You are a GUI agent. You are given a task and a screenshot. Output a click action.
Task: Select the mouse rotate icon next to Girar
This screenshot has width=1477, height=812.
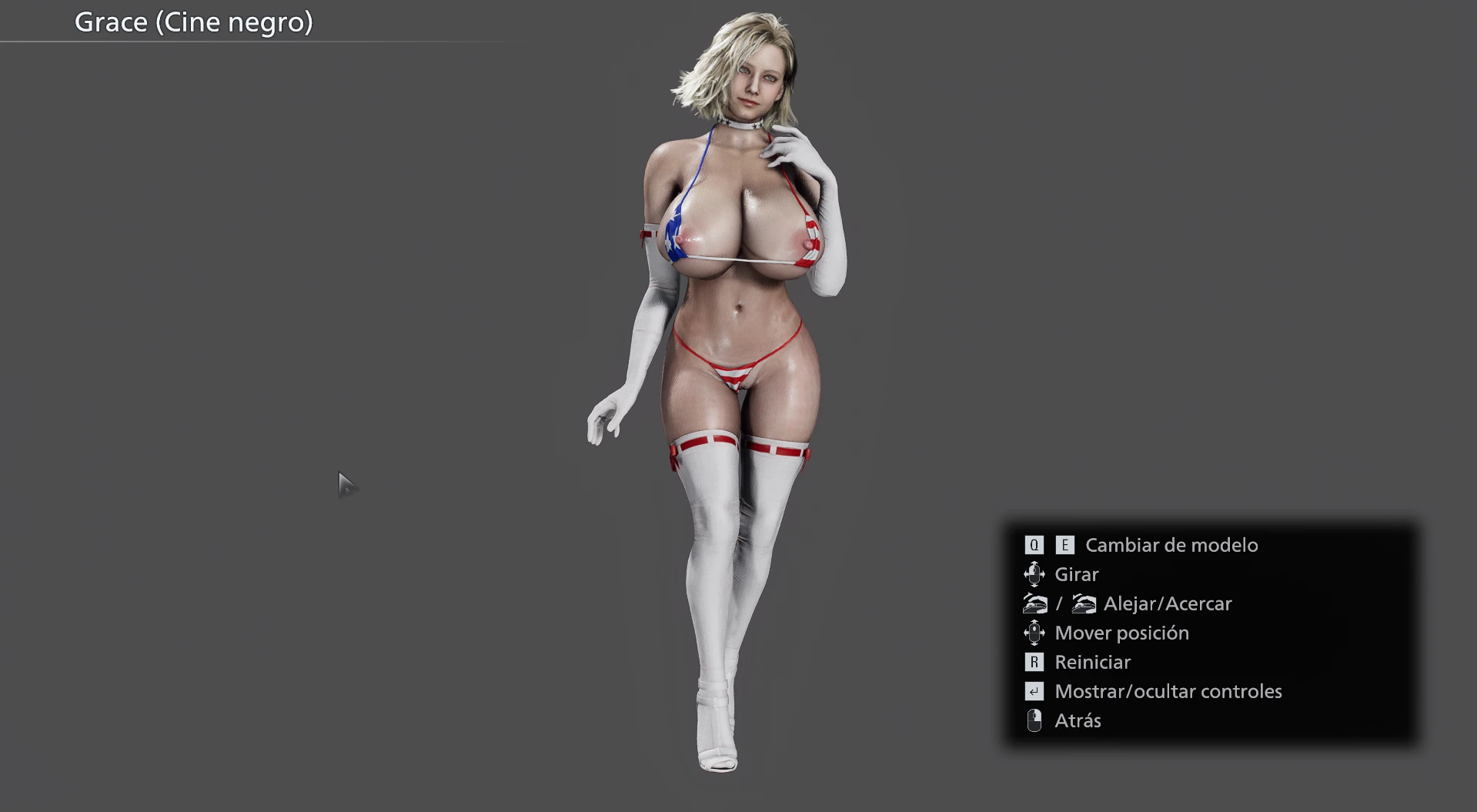[1034, 574]
